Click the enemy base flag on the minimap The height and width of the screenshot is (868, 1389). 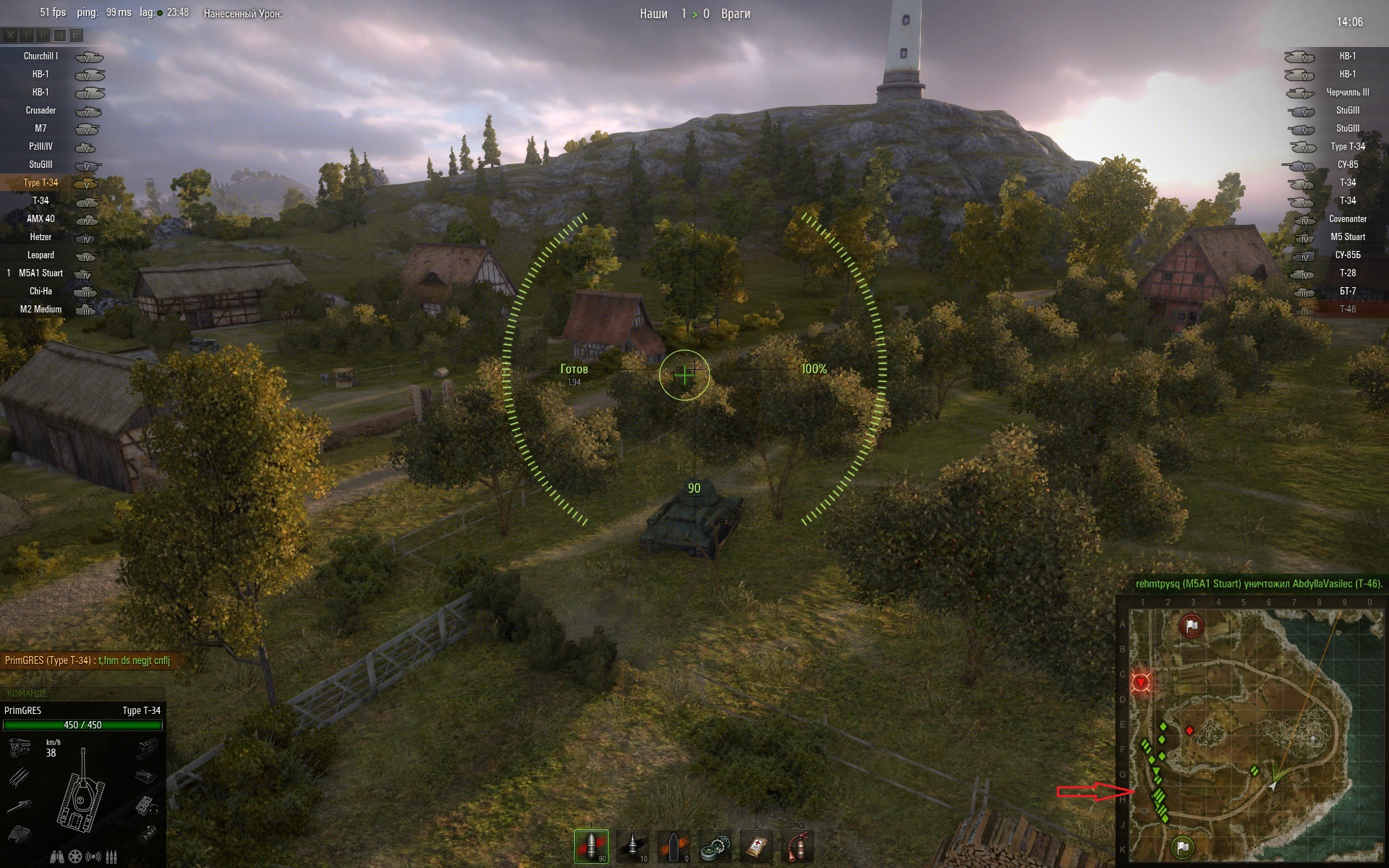[1191, 626]
